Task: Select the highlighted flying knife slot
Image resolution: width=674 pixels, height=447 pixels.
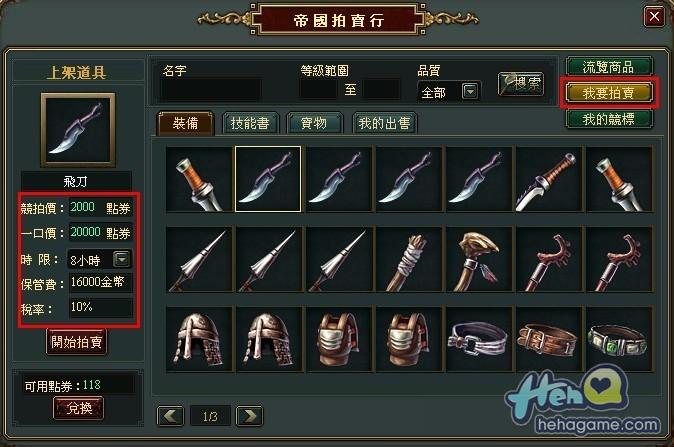Action: point(268,179)
